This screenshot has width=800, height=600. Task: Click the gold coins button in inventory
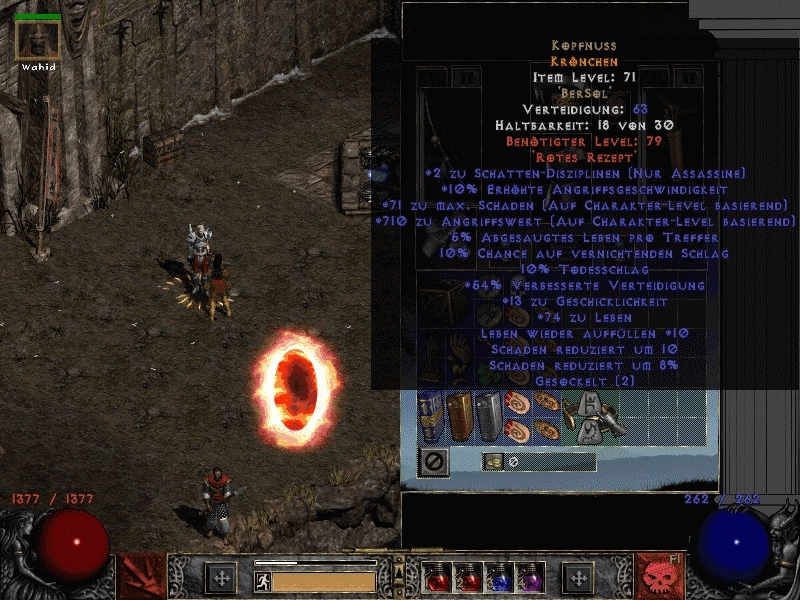(x=493, y=462)
